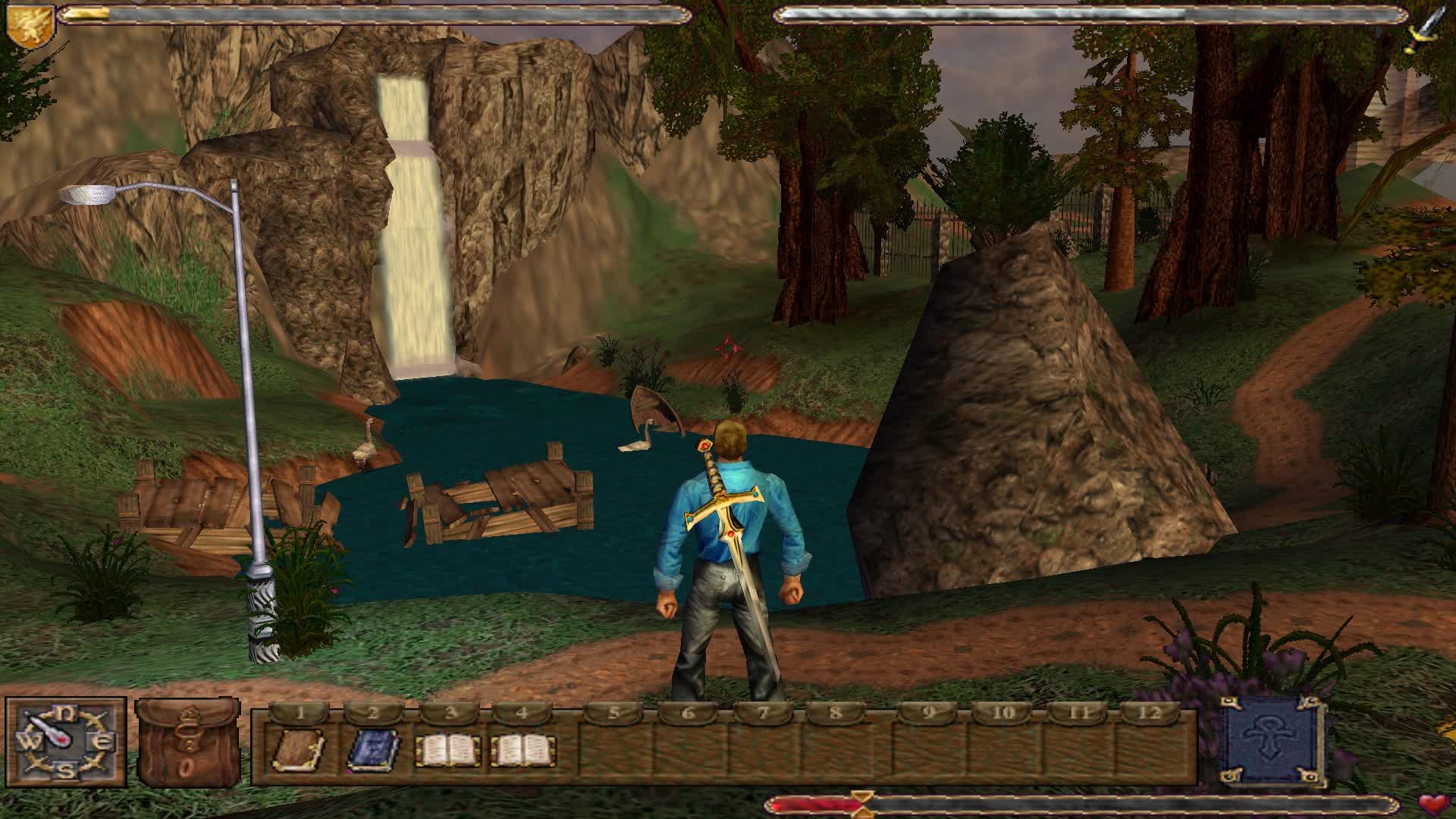Click the sword weapon icon
The image size is (1456, 819).
[x=1427, y=30]
